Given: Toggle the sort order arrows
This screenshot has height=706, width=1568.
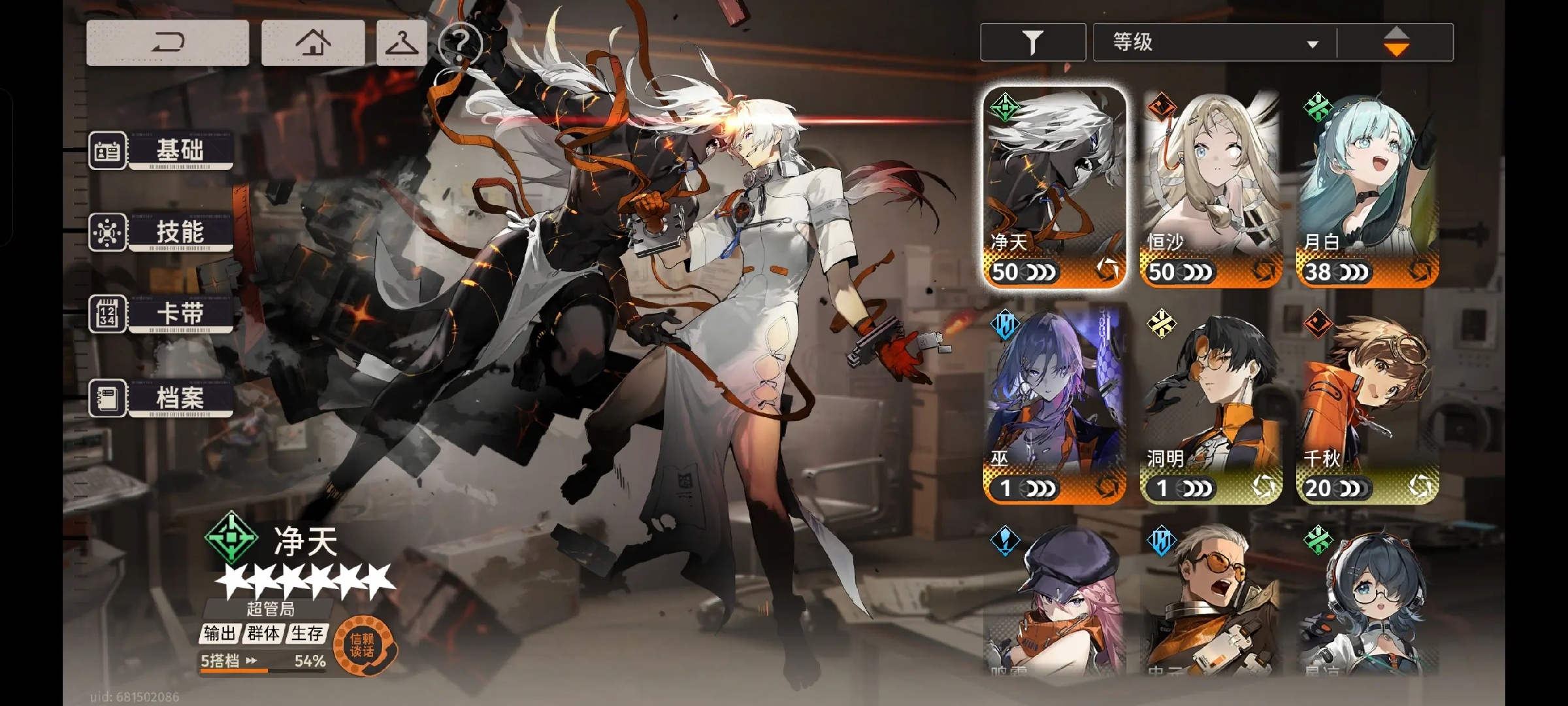Looking at the screenshot, I should point(1396,42).
